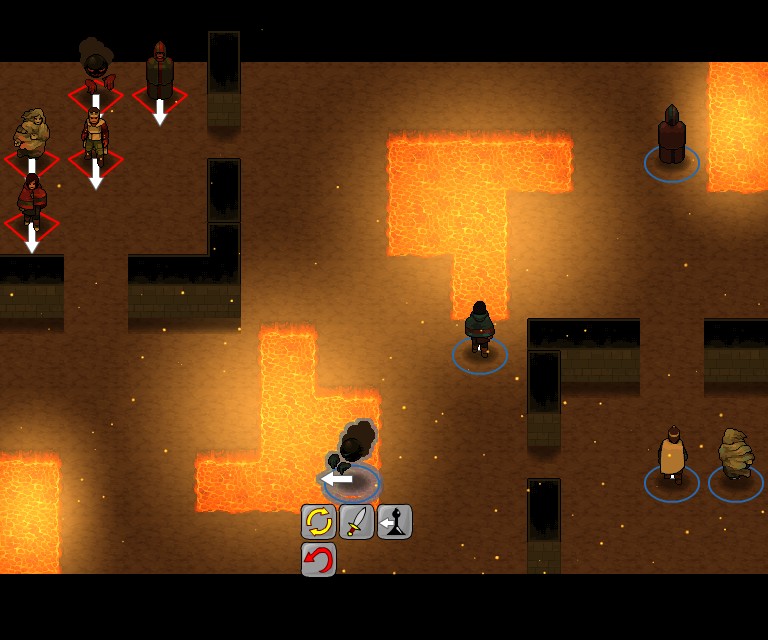Select the pawn move action button
The width and height of the screenshot is (768, 640).
395,522
